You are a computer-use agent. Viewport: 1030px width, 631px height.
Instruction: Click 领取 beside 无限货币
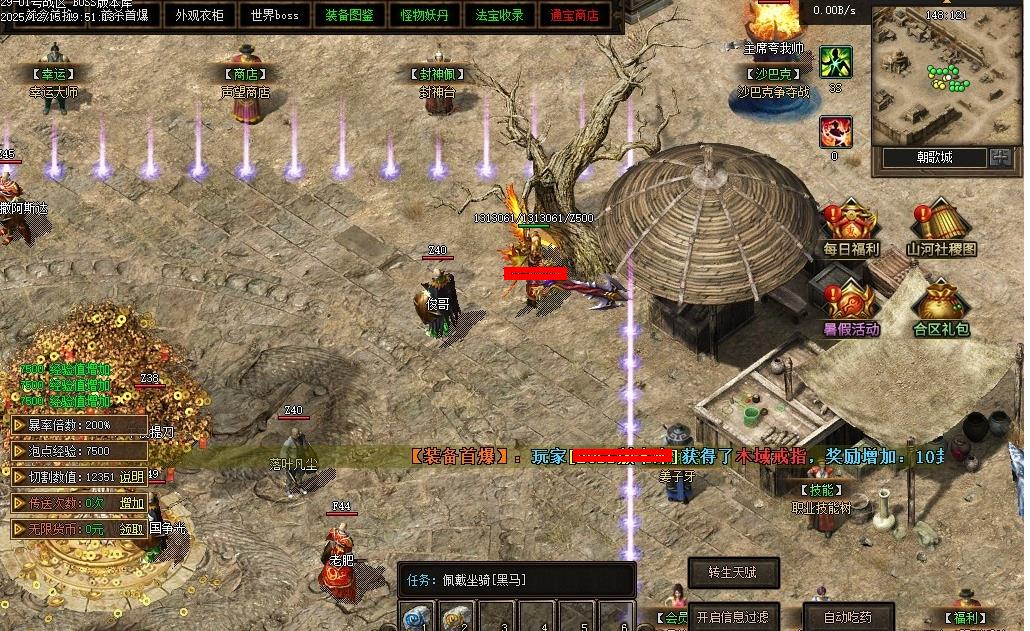[132, 529]
